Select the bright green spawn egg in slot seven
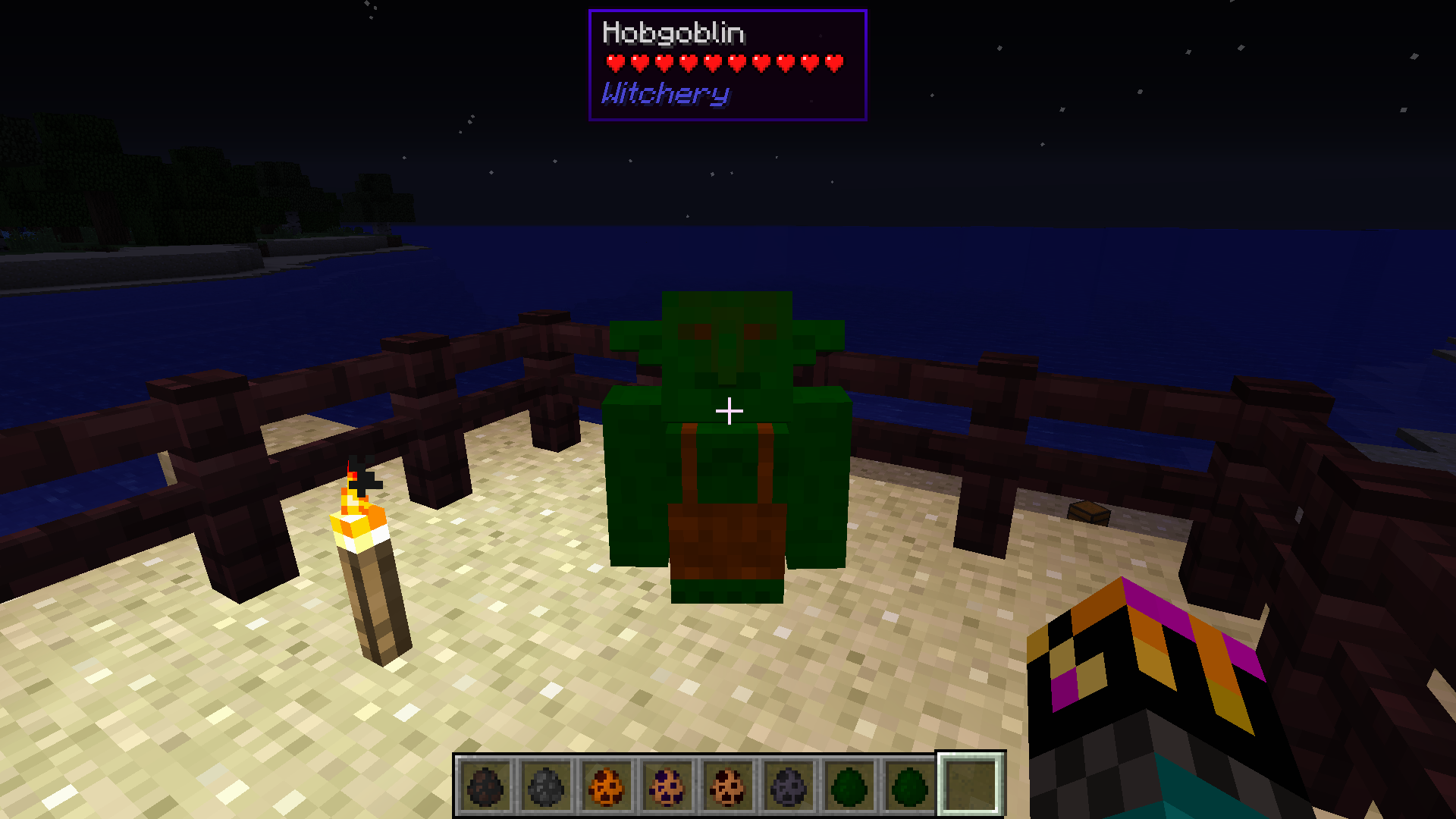This screenshot has width=1456, height=819. tap(848, 784)
